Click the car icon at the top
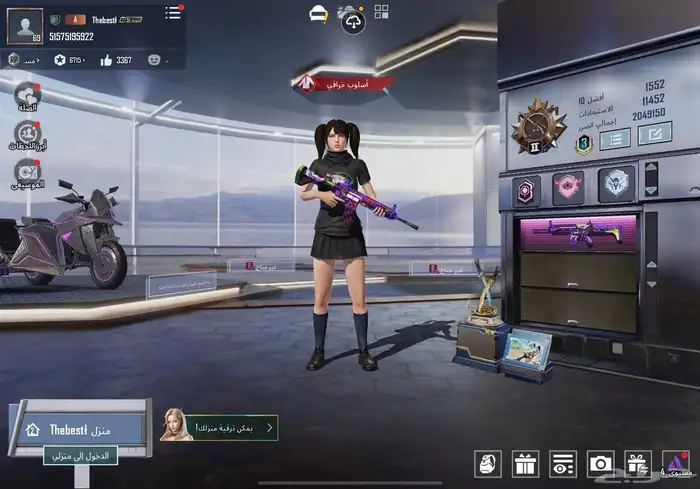The width and height of the screenshot is (700, 489). click(319, 12)
